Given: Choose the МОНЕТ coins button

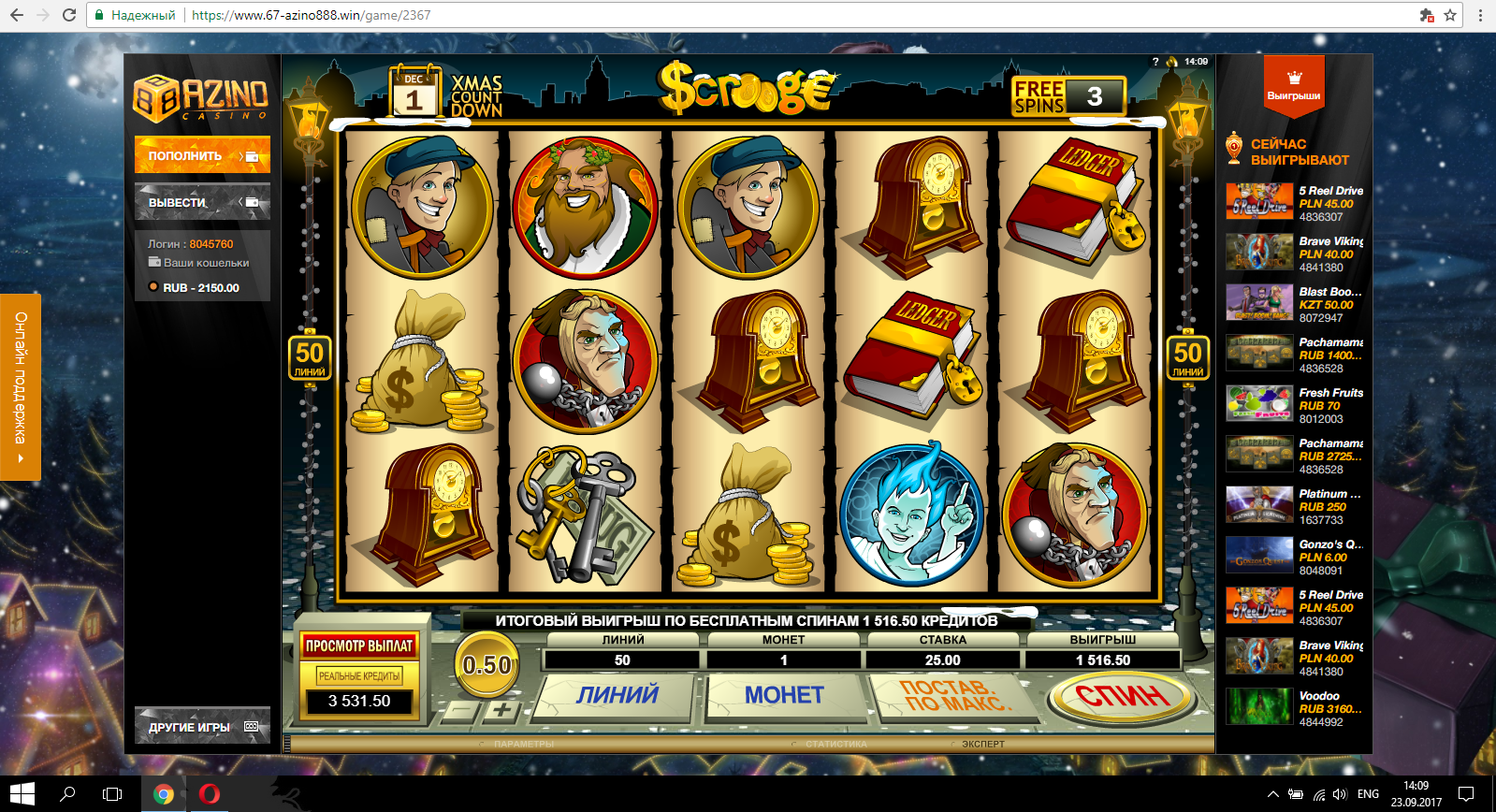Looking at the screenshot, I should [x=784, y=695].
